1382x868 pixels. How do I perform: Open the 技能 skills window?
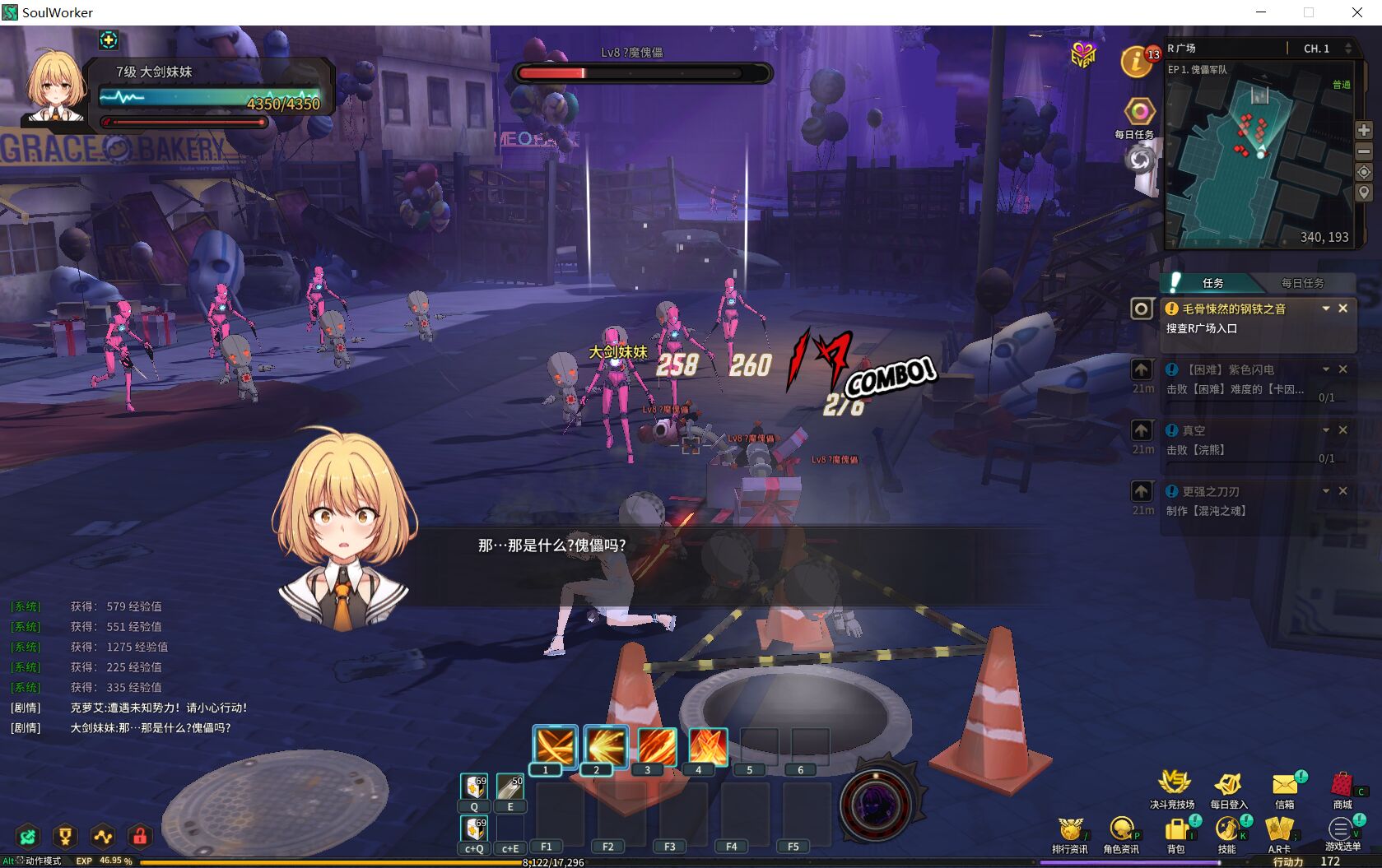point(1227,829)
